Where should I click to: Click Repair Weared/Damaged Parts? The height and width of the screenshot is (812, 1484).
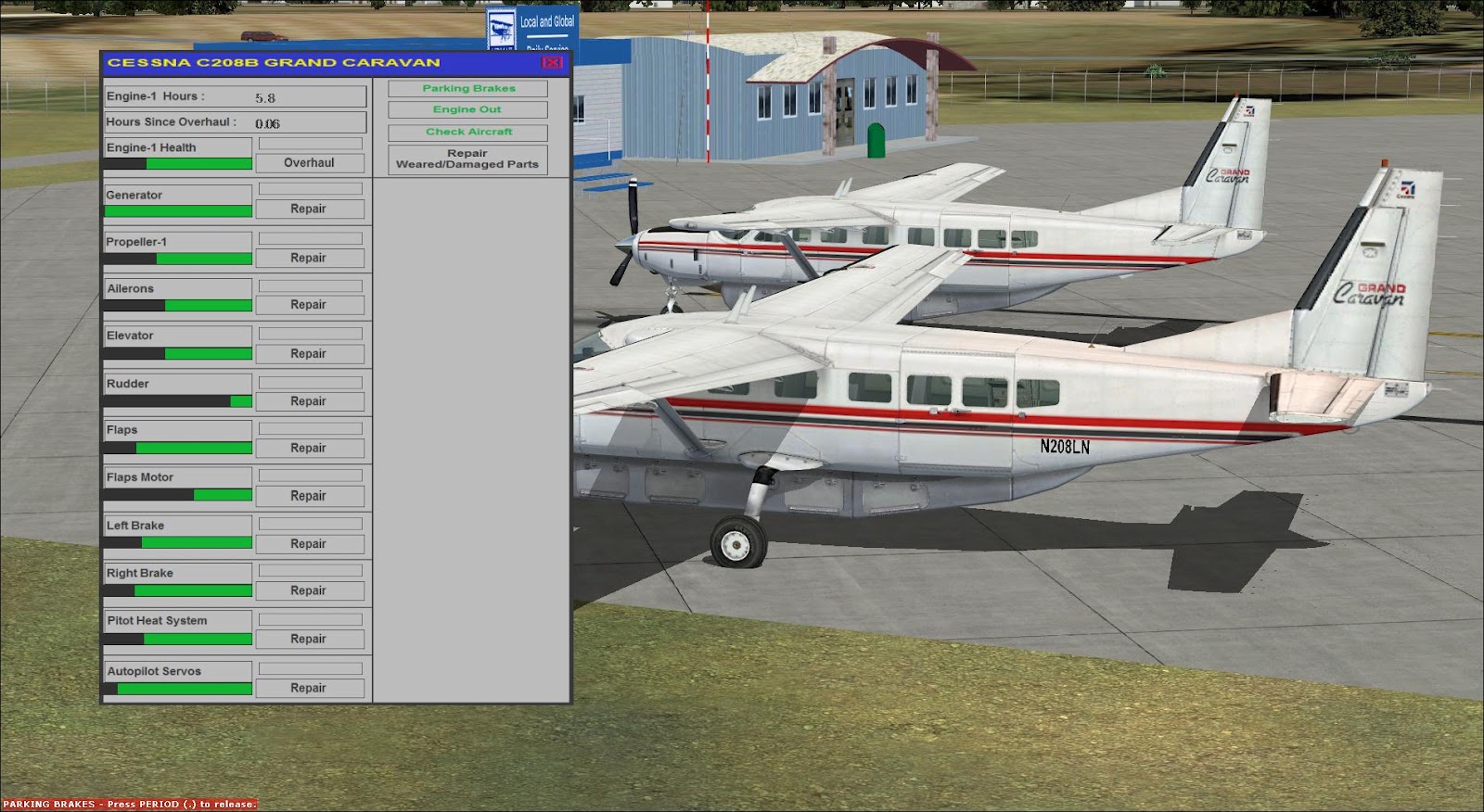[x=467, y=158]
